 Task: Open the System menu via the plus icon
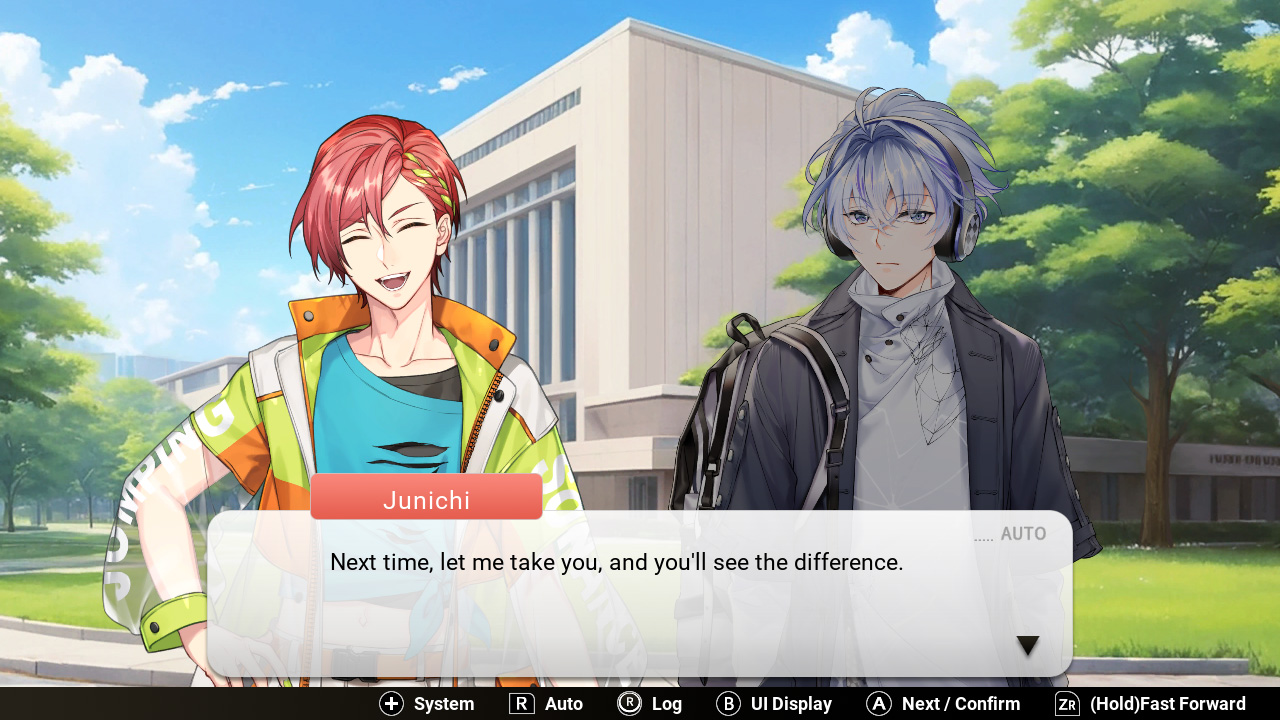(x=391, y=704)
